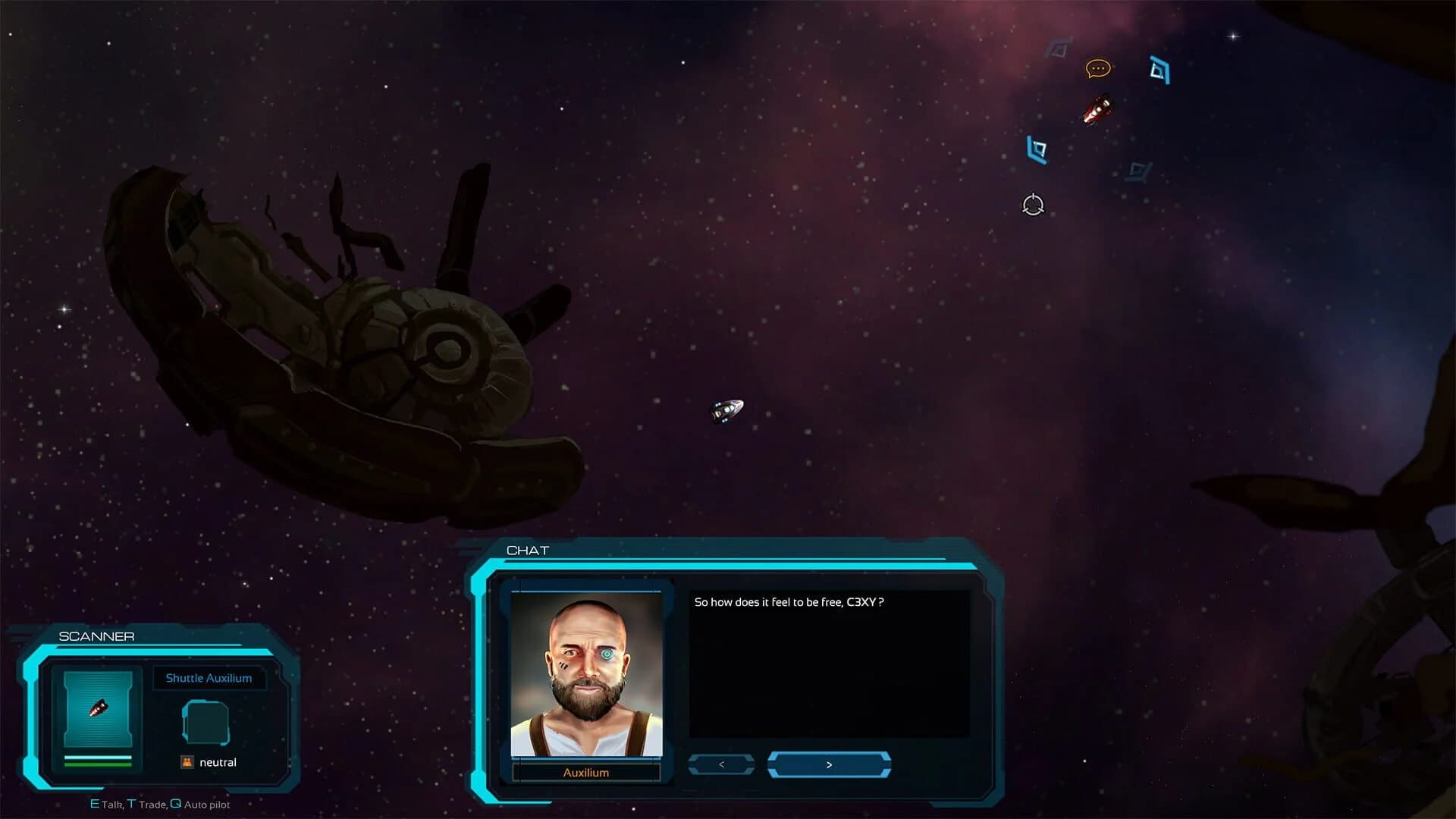Open the Shuttle Auxilium name dropdown
1456x819 pixels.
coord(209,679)
